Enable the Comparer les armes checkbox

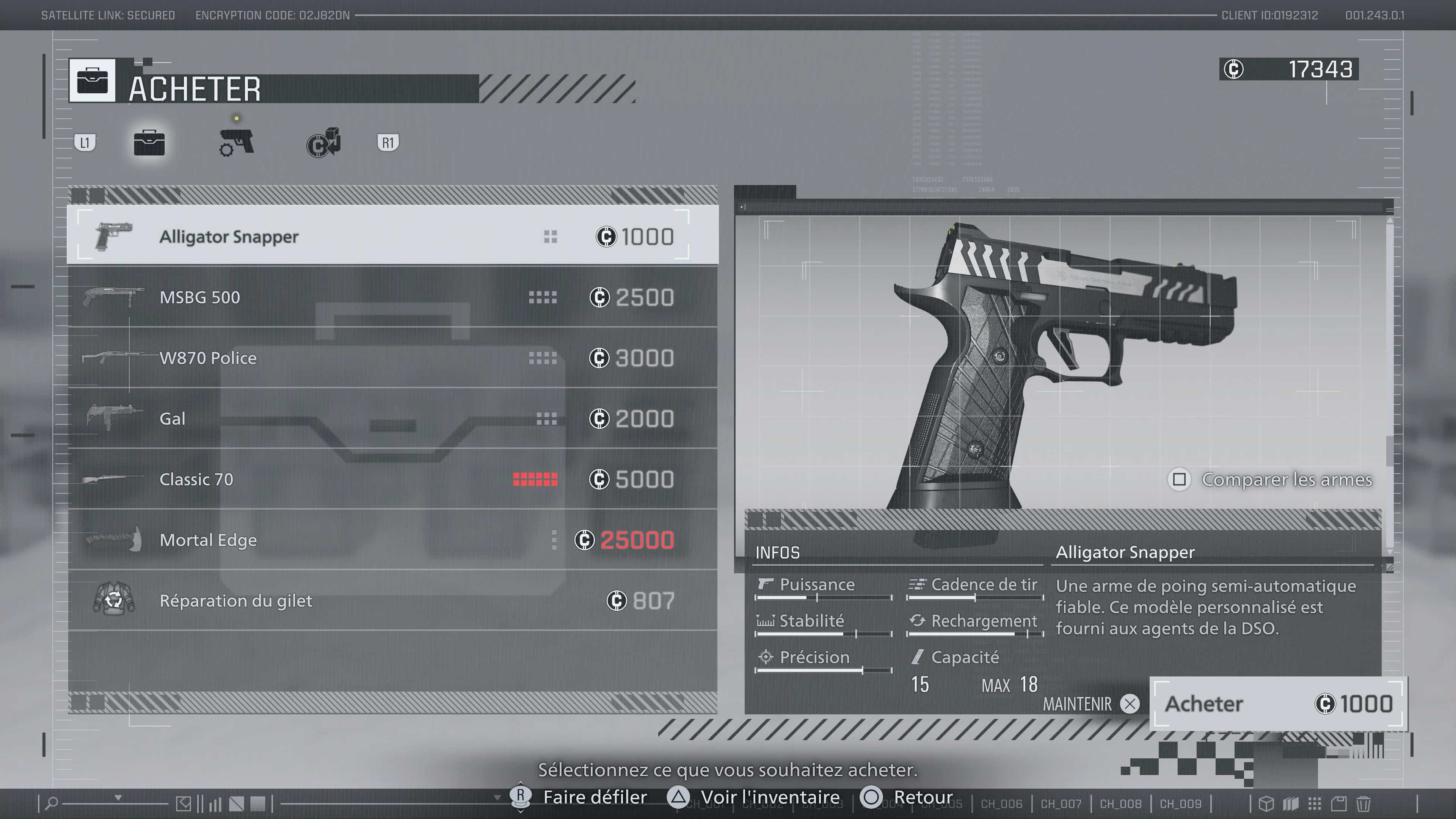point(1180,479)
